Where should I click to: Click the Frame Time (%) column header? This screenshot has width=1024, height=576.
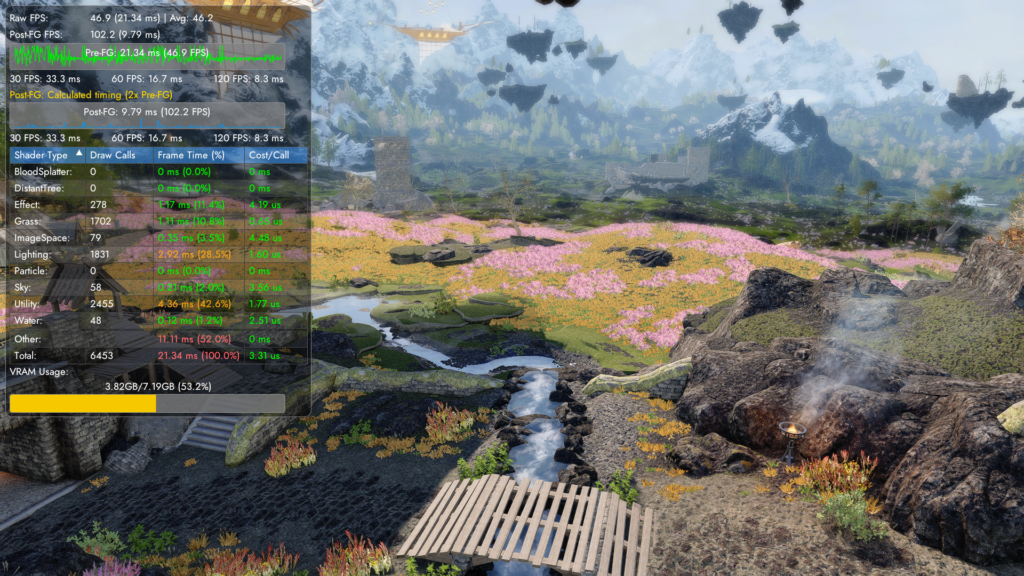tap(190, 155)
